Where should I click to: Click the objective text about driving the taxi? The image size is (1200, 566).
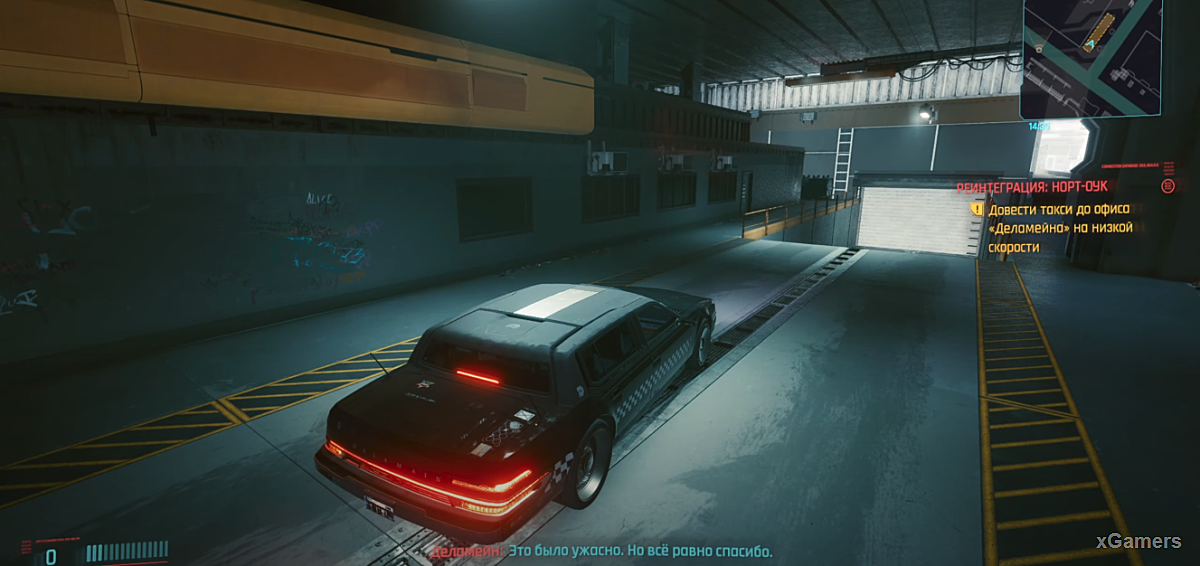pyautogui.click(x=1060, y=228)
